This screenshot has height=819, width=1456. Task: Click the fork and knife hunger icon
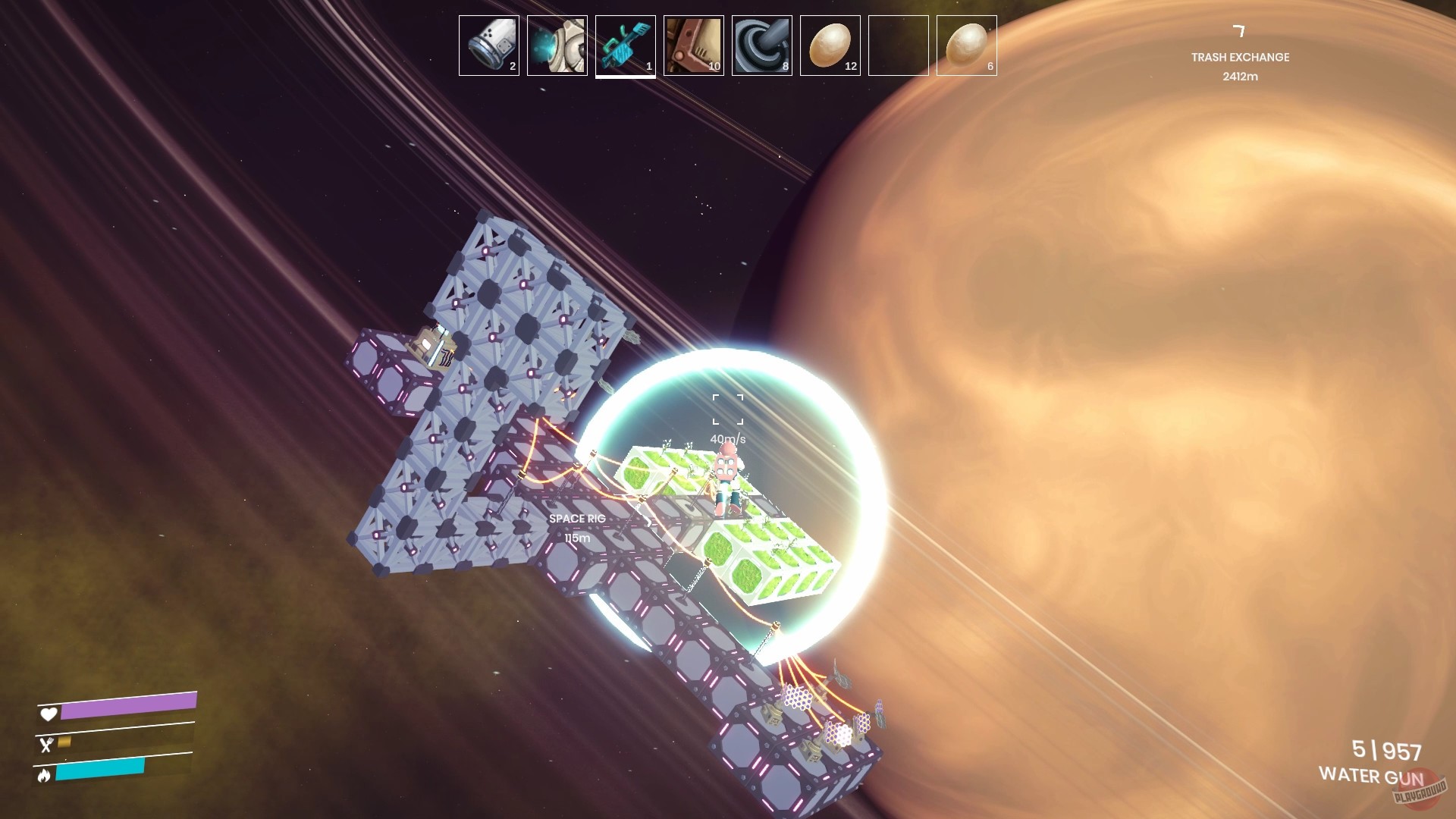(47, 745)
